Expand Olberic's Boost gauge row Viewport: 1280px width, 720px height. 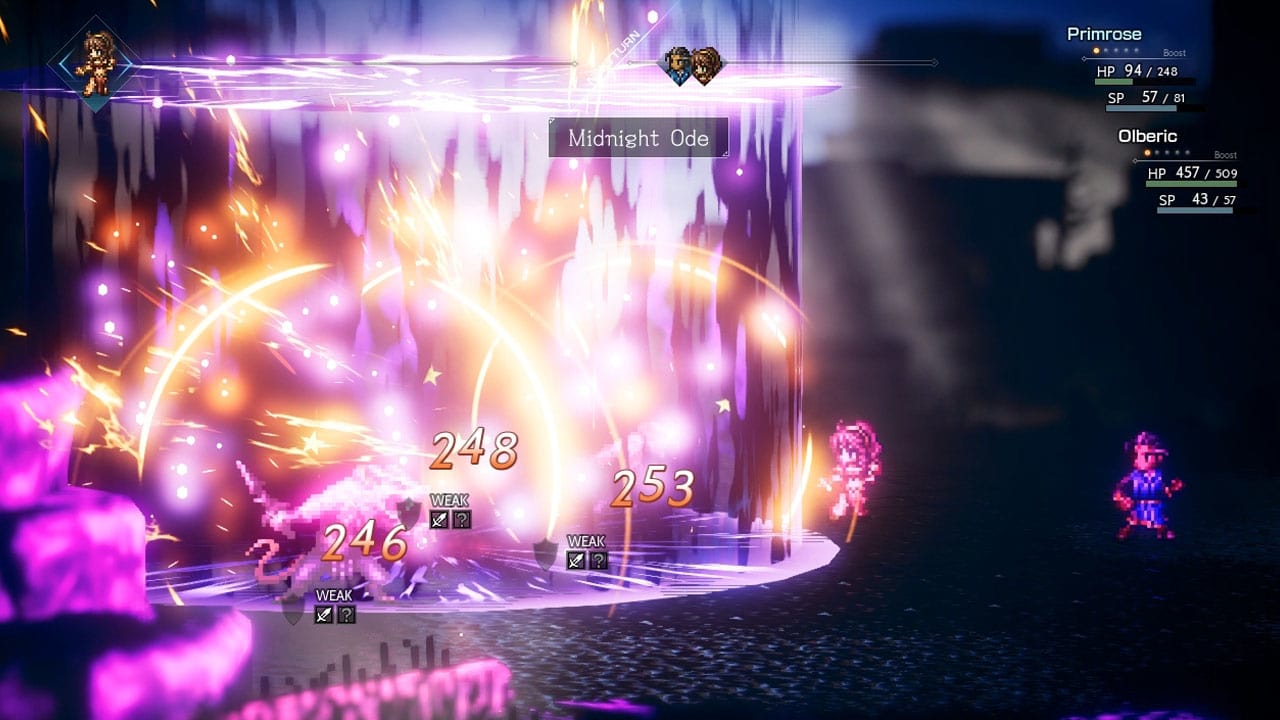tap(1227, 155)
